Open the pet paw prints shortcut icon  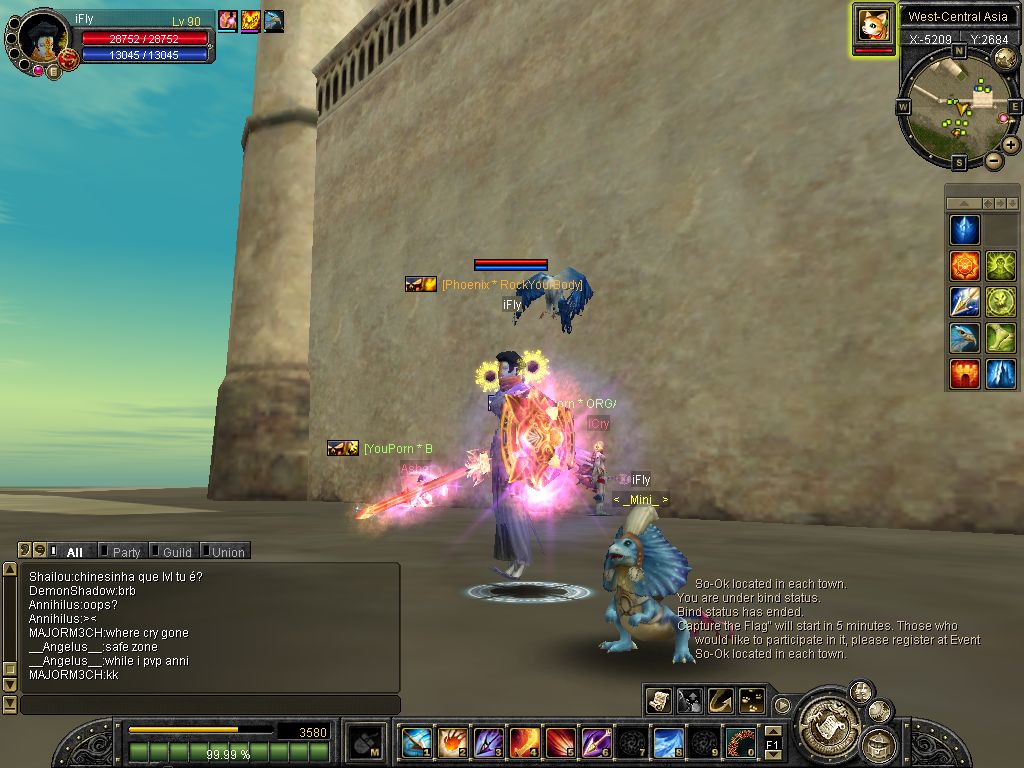click(x=751, y=701)
